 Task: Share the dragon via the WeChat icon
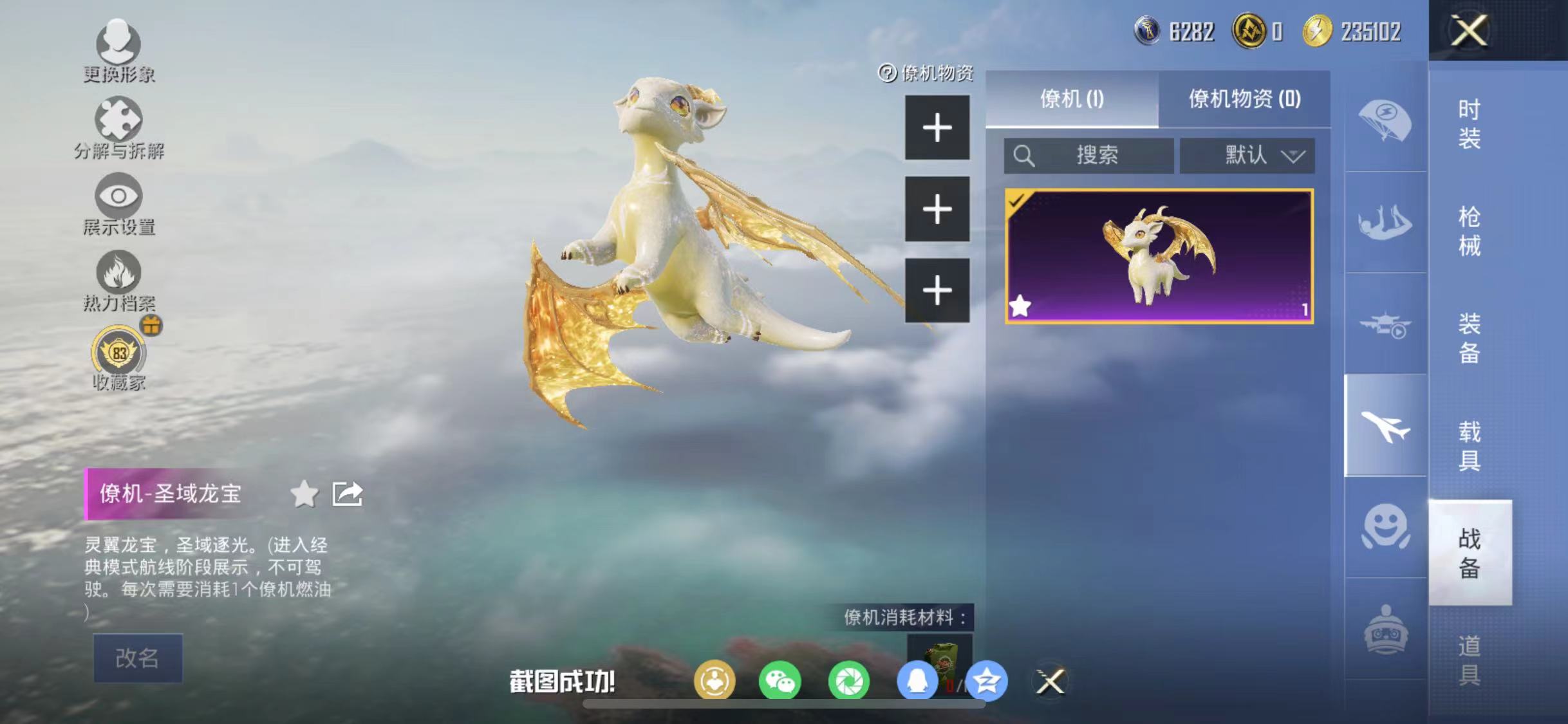pyautogui.click(x=780, y=681)
